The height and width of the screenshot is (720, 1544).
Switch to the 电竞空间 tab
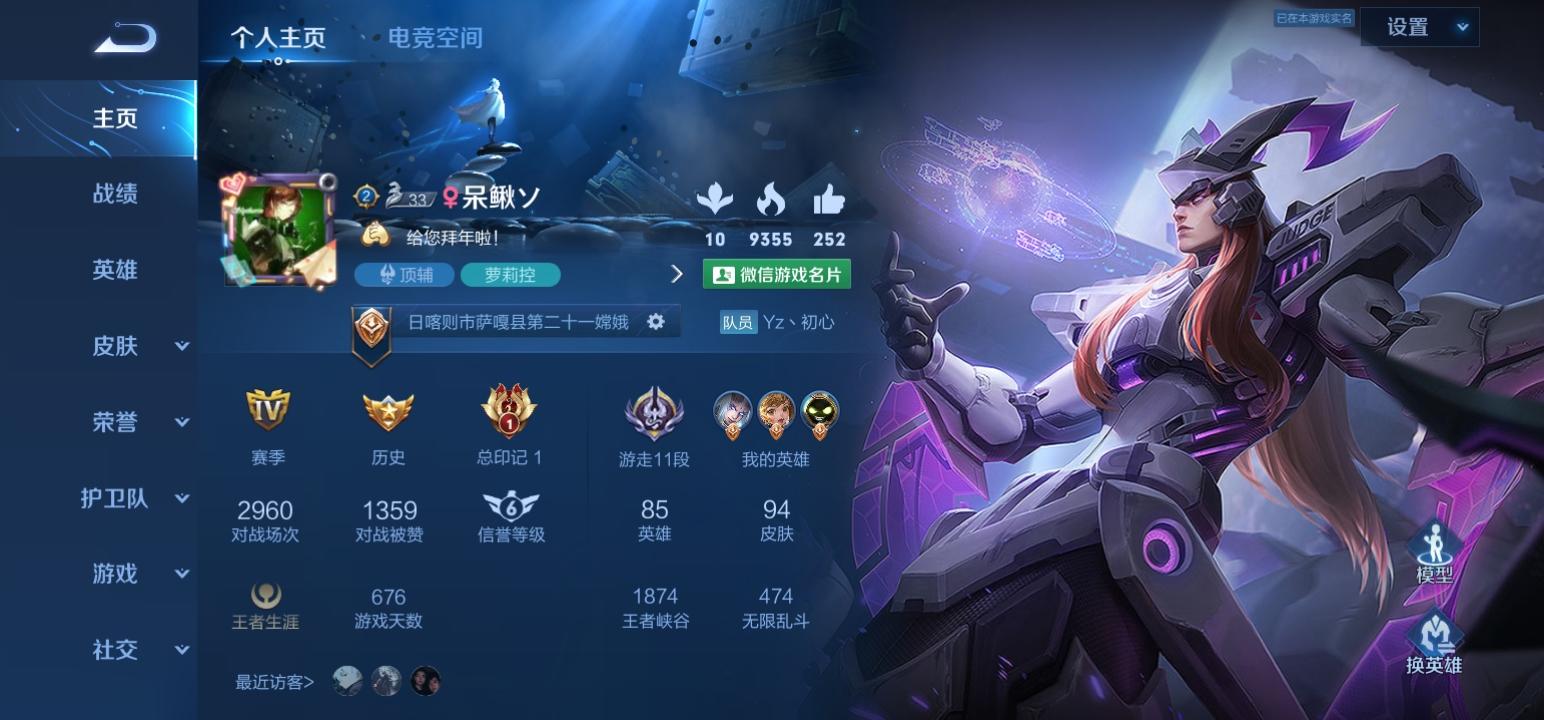[434, 39]
